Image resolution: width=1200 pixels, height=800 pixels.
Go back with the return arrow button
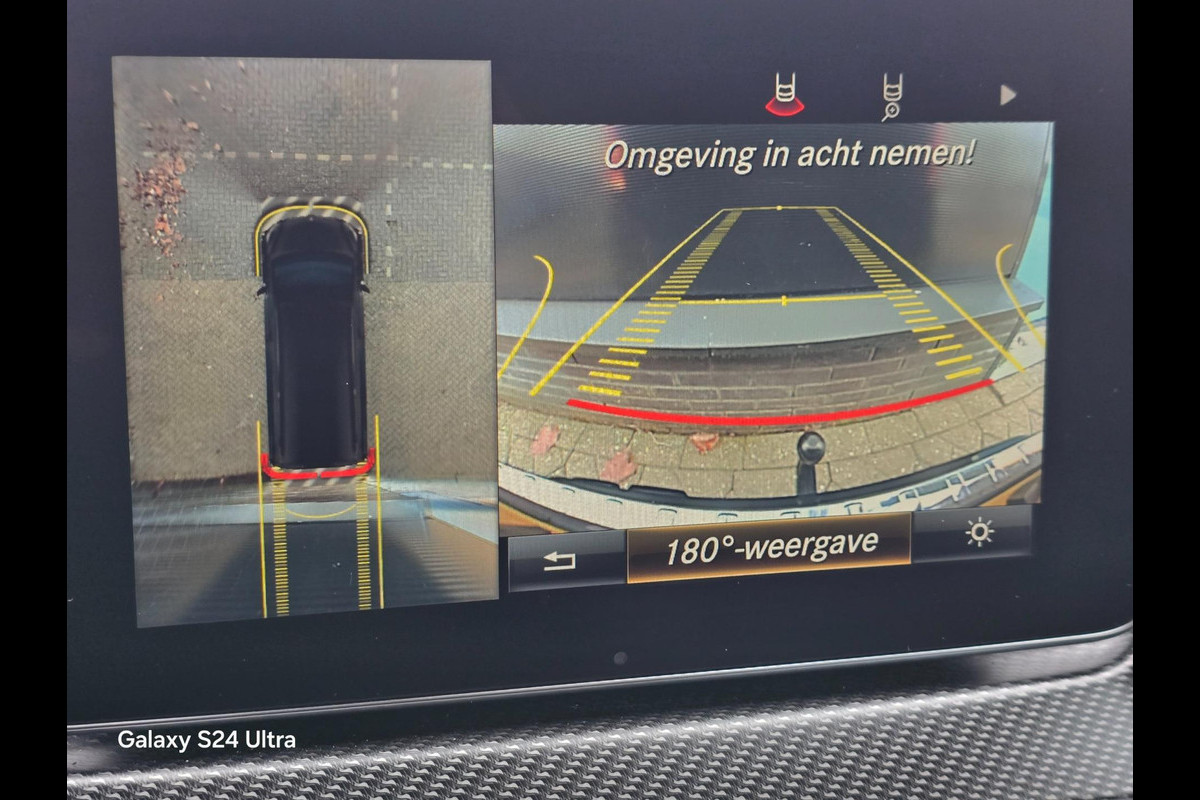tap(561, 561)
